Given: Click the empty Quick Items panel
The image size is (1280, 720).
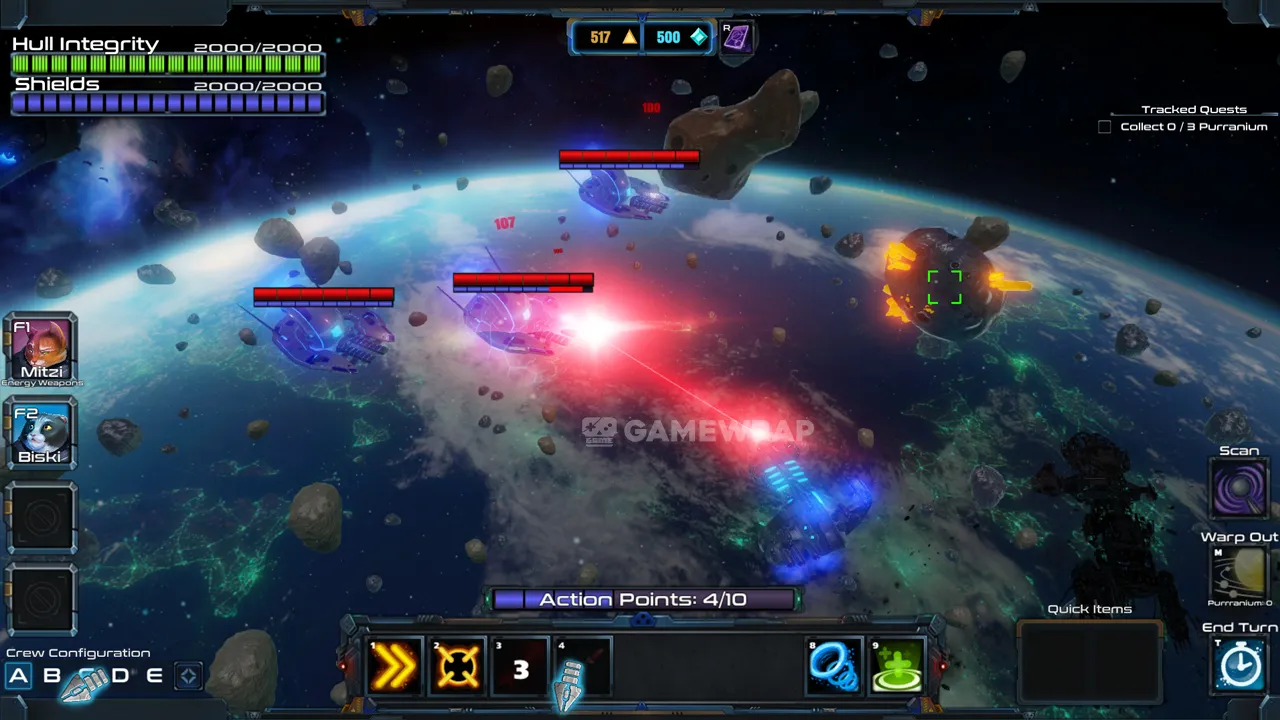Looking at the screenshot, I should click(1089, 662).
